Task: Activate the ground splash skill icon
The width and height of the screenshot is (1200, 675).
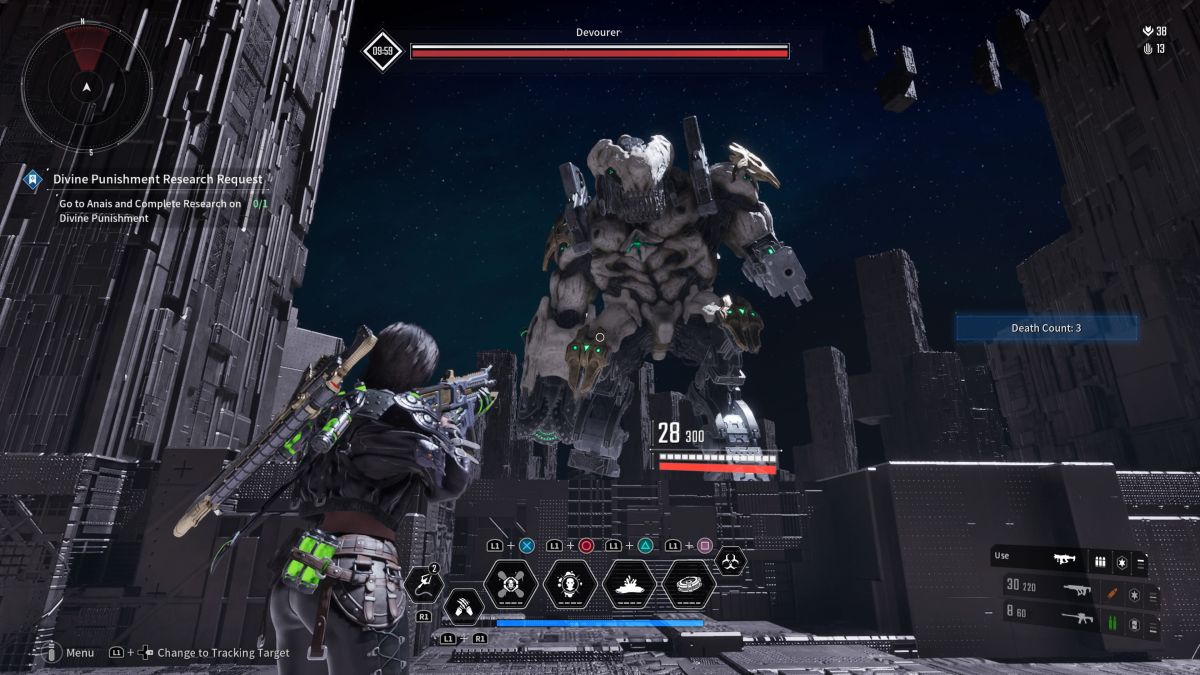Action: point(629,584)
